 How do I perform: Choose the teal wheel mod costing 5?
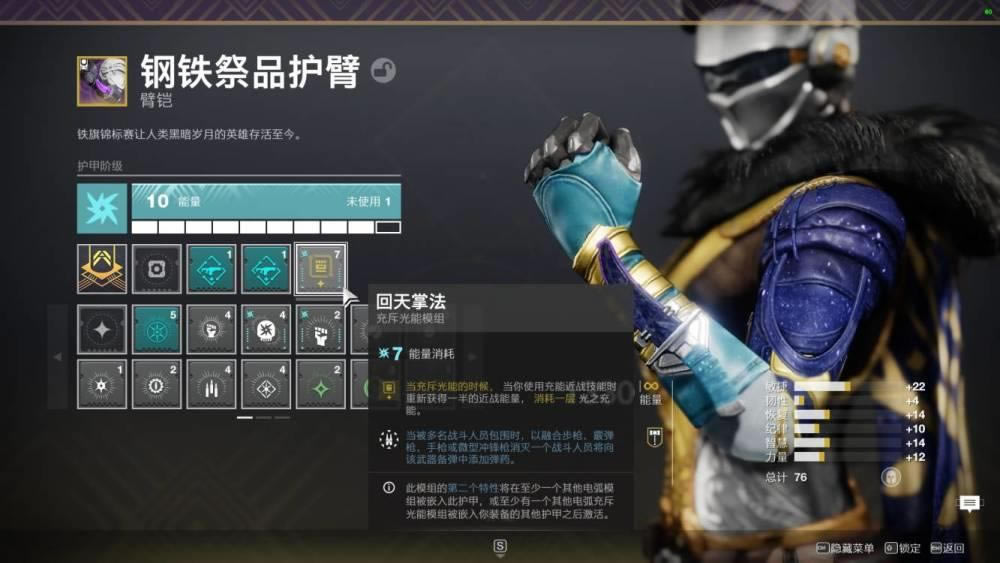157,329
